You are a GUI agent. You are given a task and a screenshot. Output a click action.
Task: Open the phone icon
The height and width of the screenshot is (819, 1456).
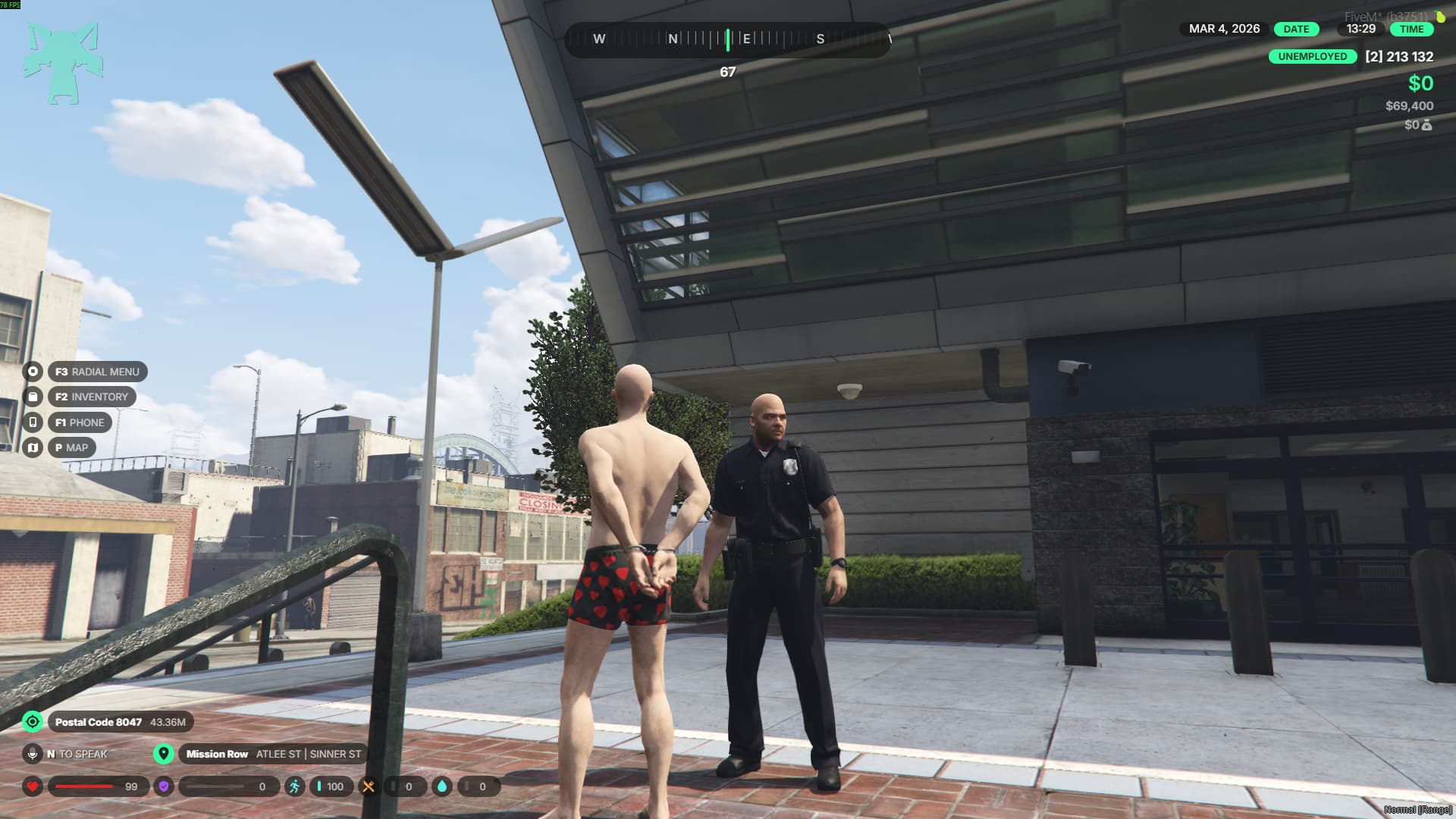[33, 422]
